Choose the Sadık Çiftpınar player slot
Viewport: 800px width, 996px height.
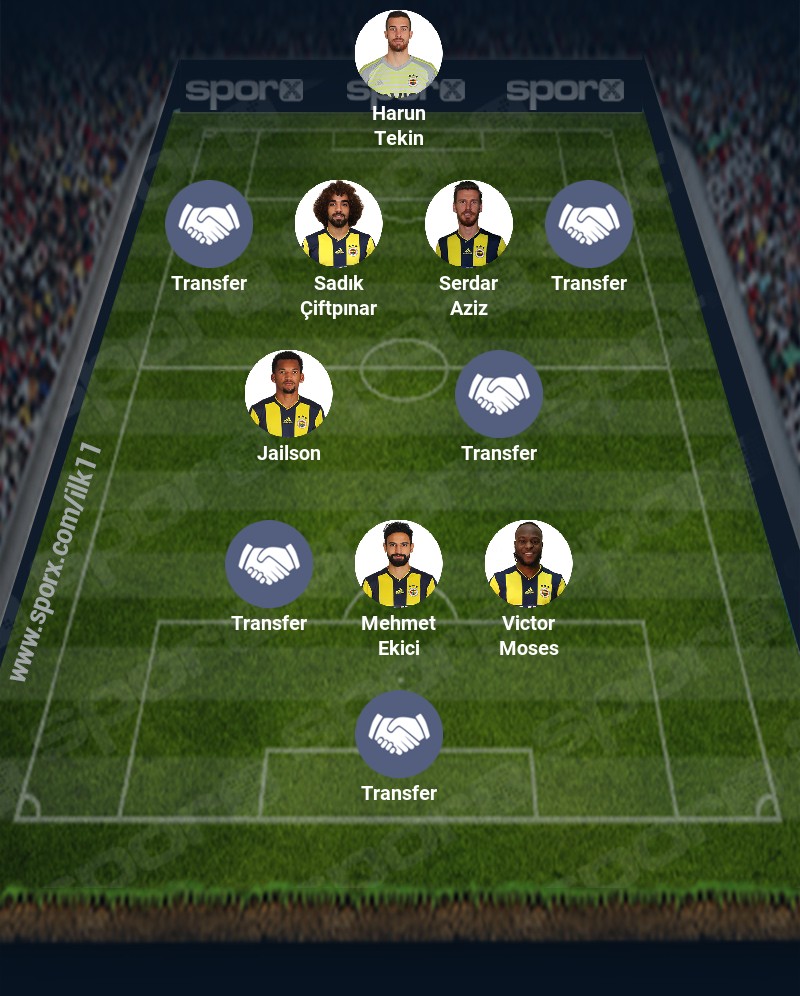[339, 224]
